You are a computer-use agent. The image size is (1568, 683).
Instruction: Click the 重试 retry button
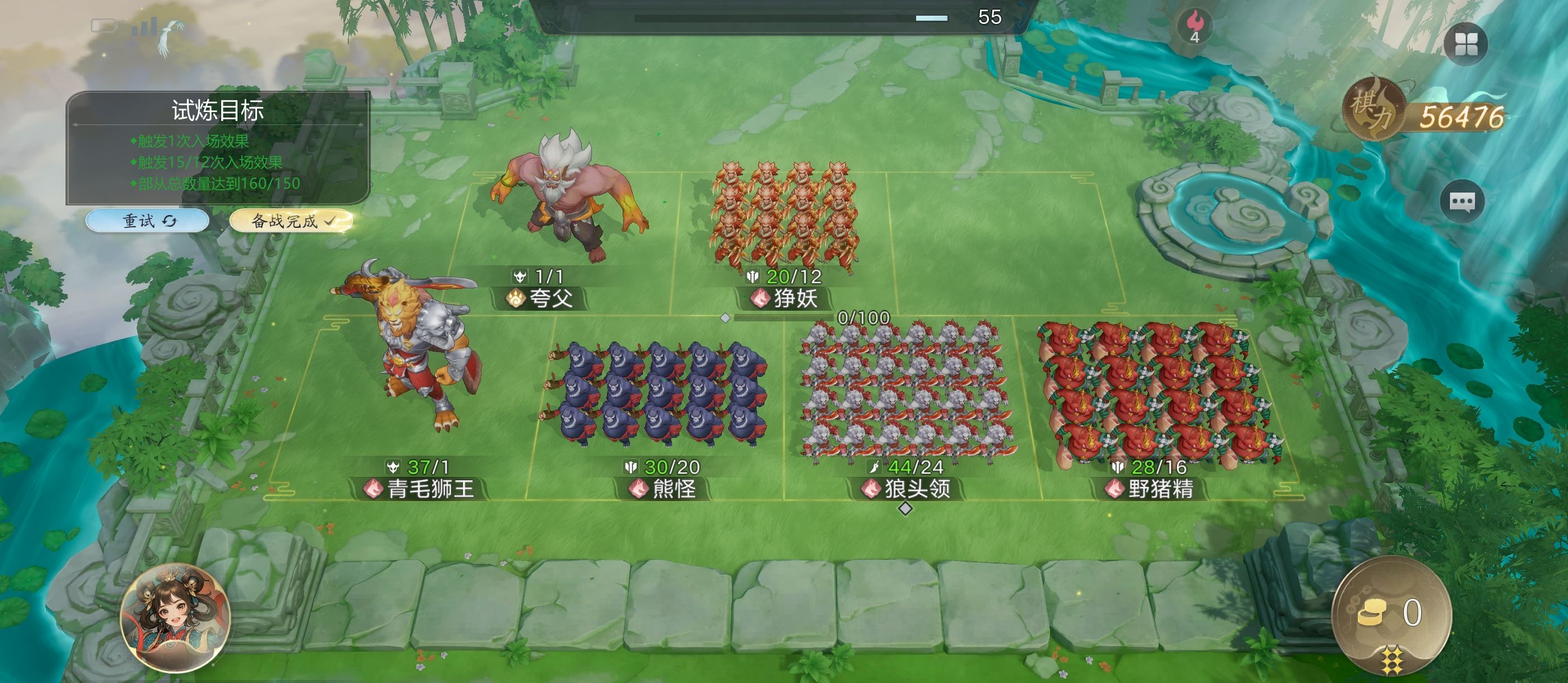148,221
